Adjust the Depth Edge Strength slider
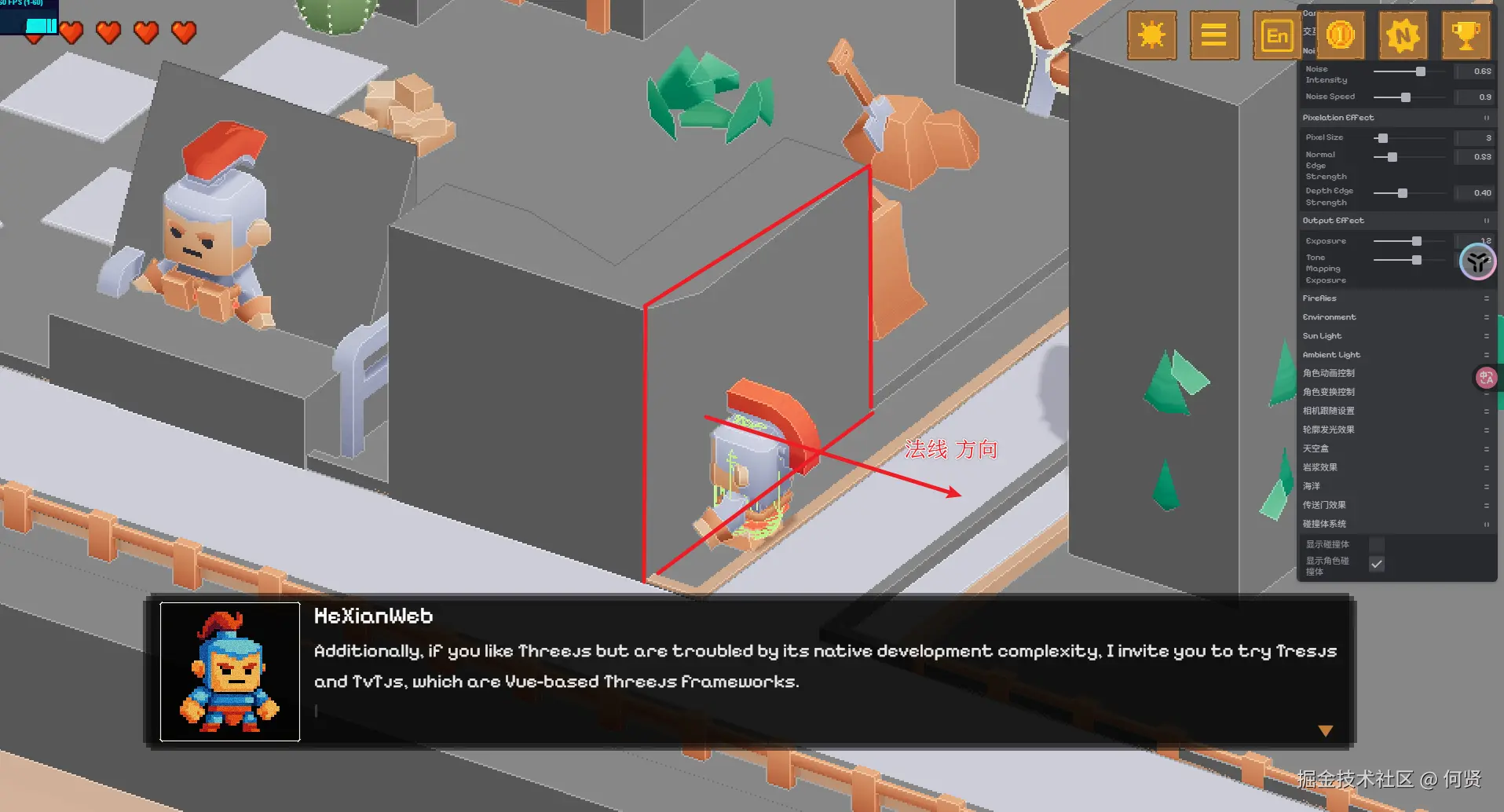The width and height of the screenshot is (1504, 812). [1402, 193]
